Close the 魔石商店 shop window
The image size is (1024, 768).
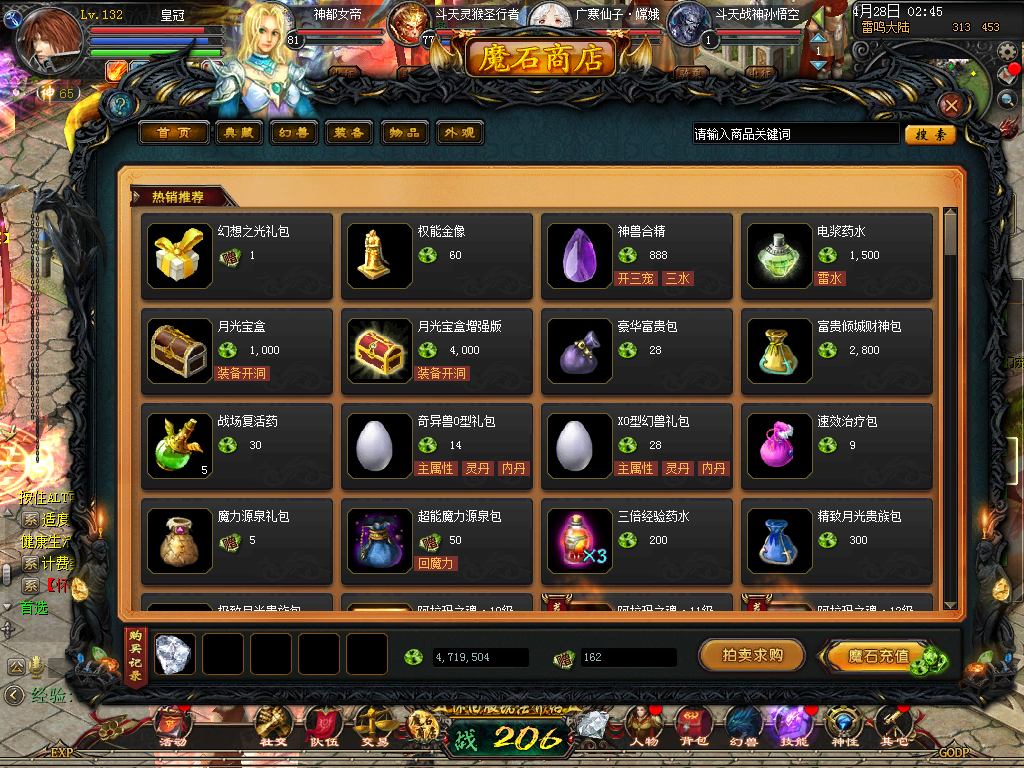tap(952, 105)
